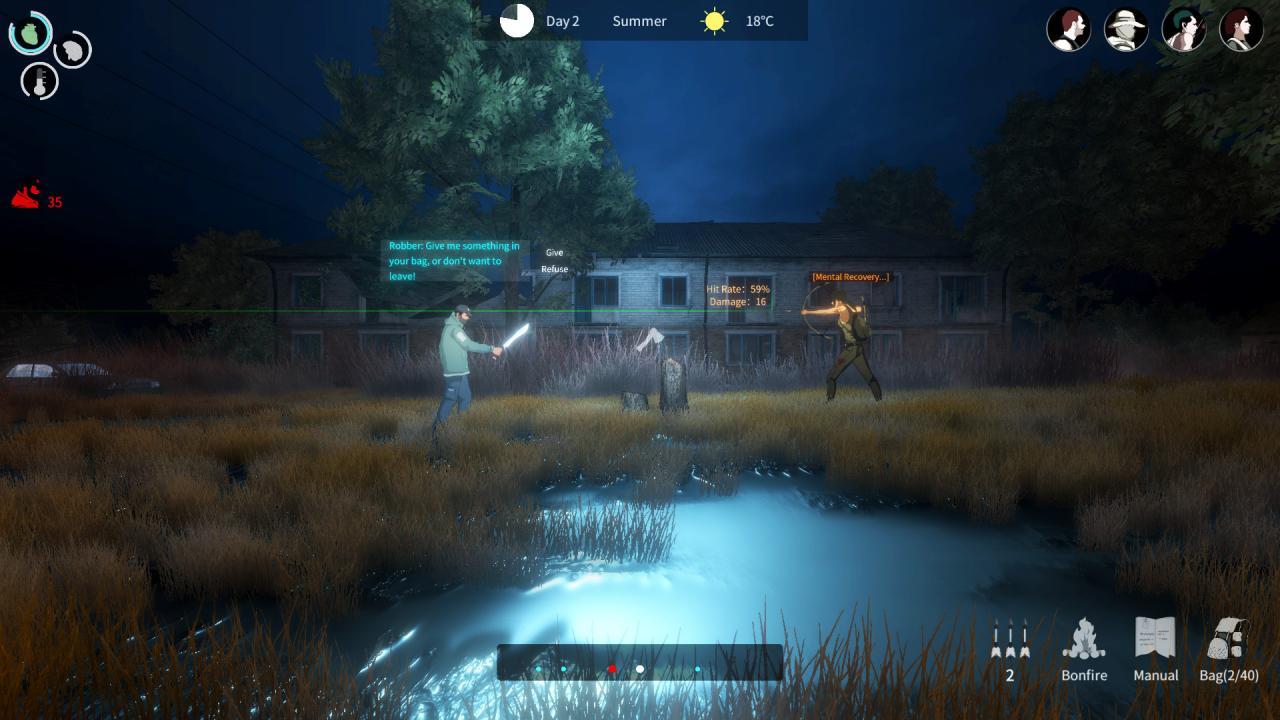Click the thermometer temperature gauge
The image size is (1280, 720).
point(40,82)
